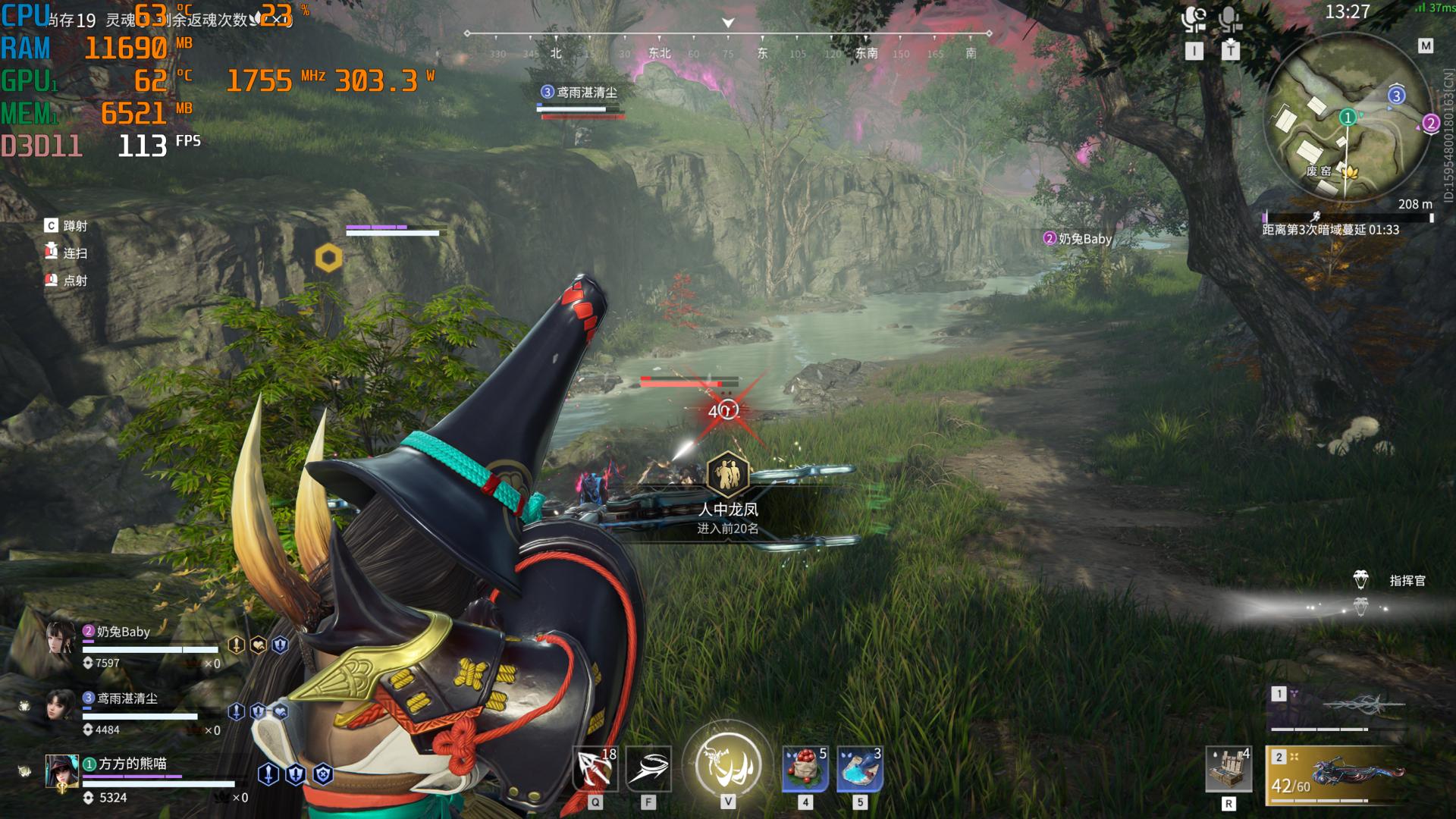Image resolution: width=1456 pixels, height=819 pixels.
Task: Use the grappling hook item on Q
Action: (x=595, y=769)
